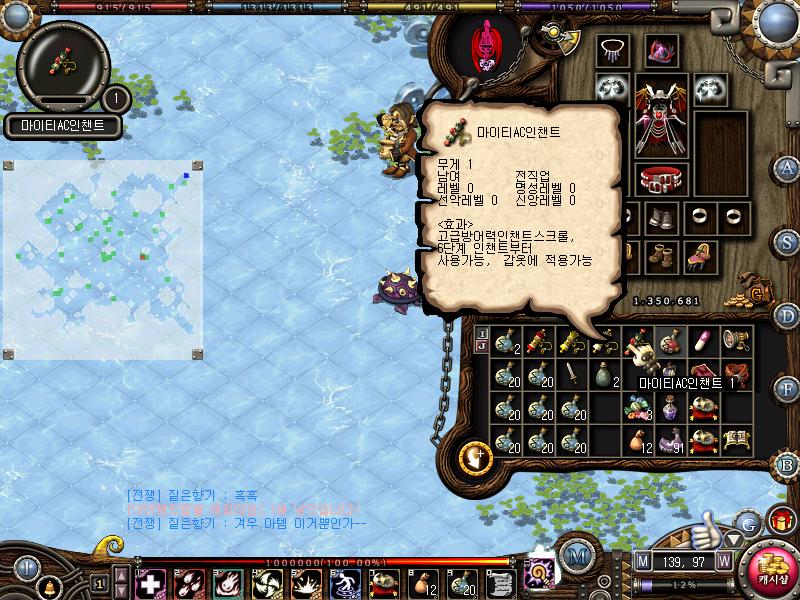Select the equipped necklace slot
The height and width of the screenshot is (600, 800).
612,51
